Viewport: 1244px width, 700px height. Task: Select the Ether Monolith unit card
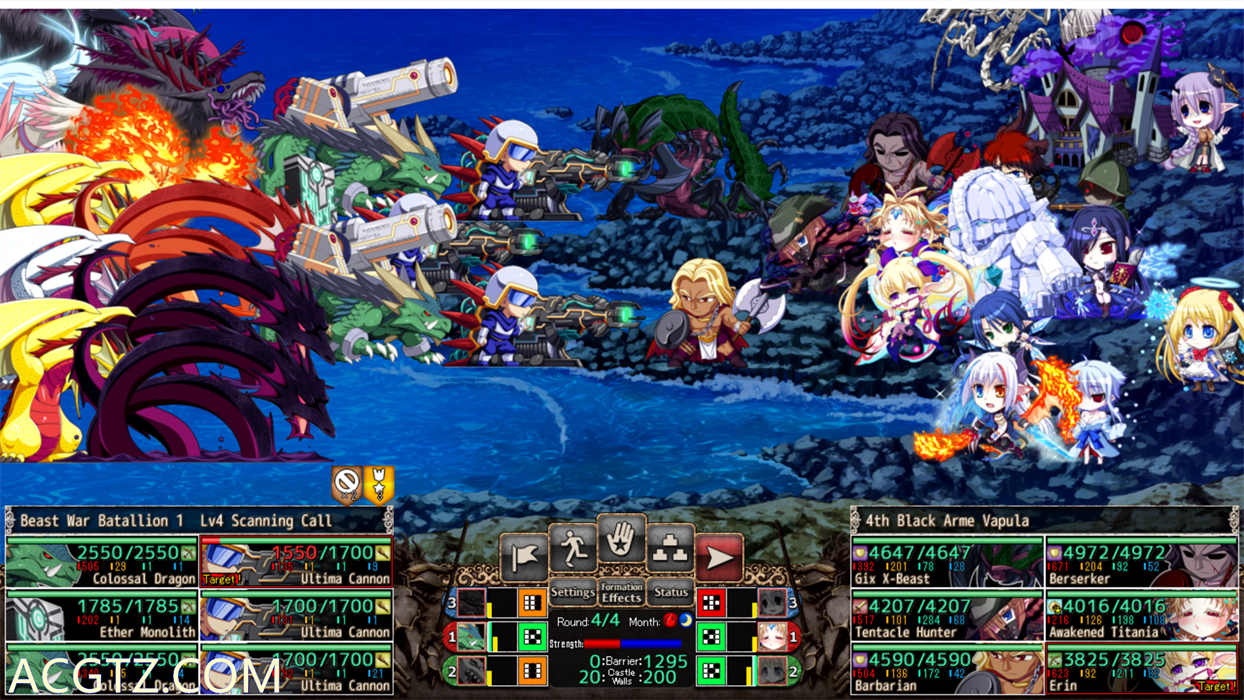coord(101,615)
